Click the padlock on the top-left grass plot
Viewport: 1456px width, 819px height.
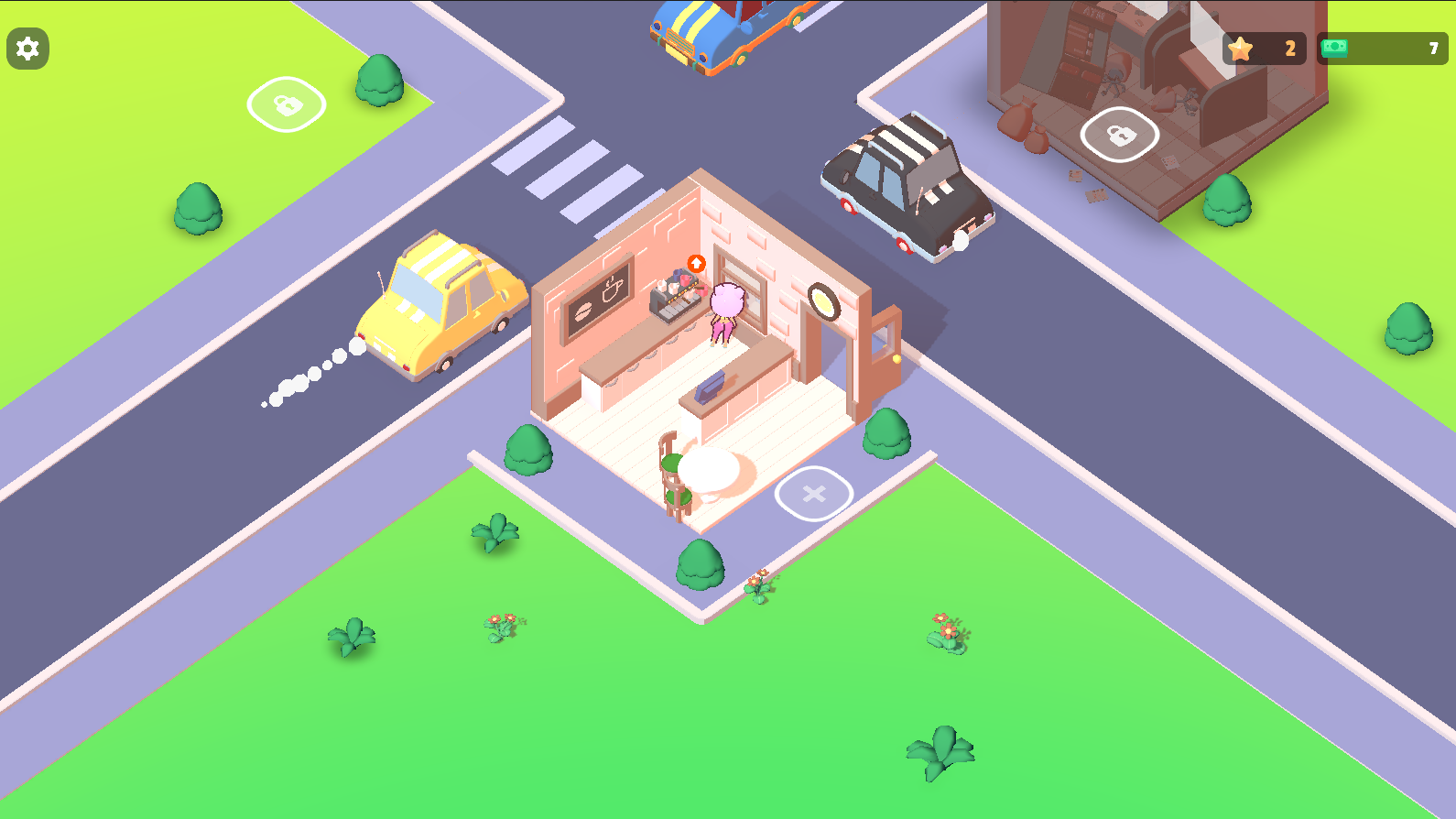click(x=285, y=104)
